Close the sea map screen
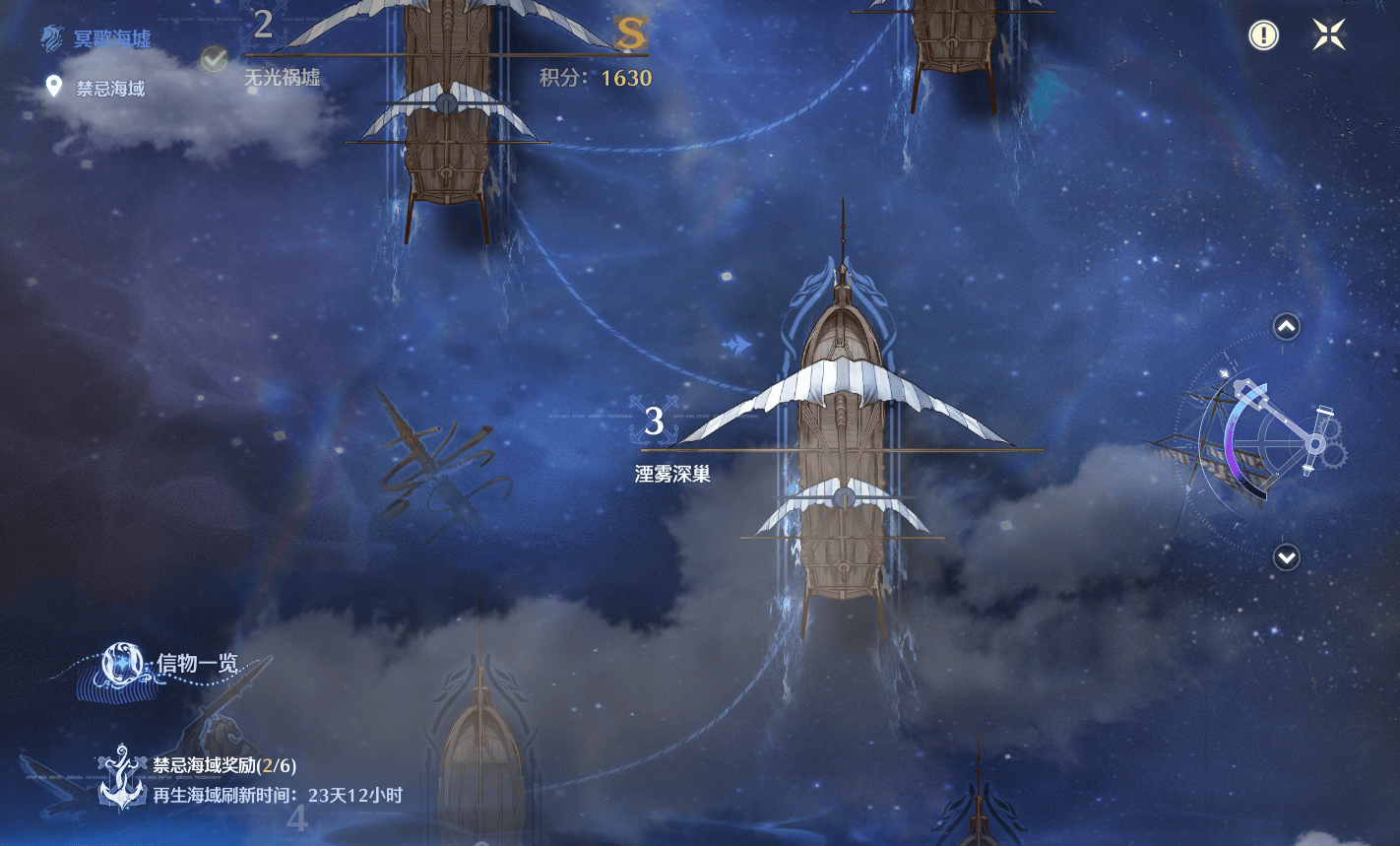The height and width of the screenshot is (846, 1400). (1328, 35)
